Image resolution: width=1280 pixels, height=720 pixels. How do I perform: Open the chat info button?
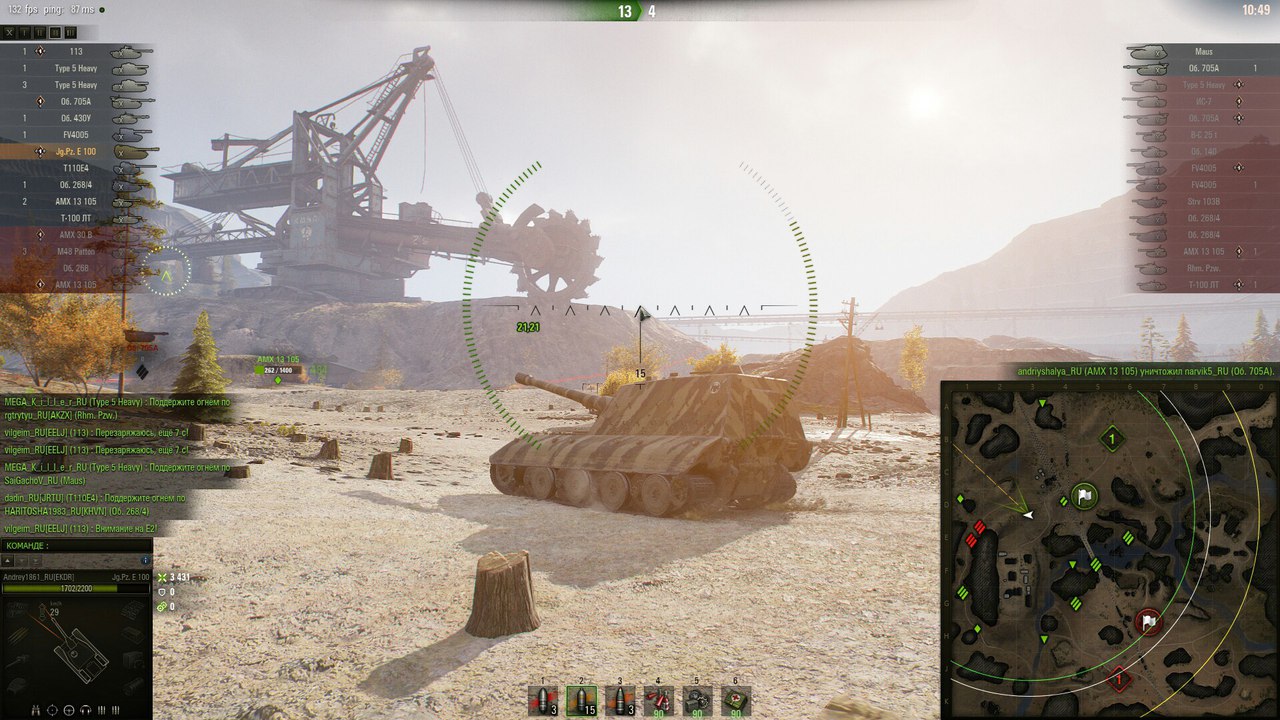point(146,561)
